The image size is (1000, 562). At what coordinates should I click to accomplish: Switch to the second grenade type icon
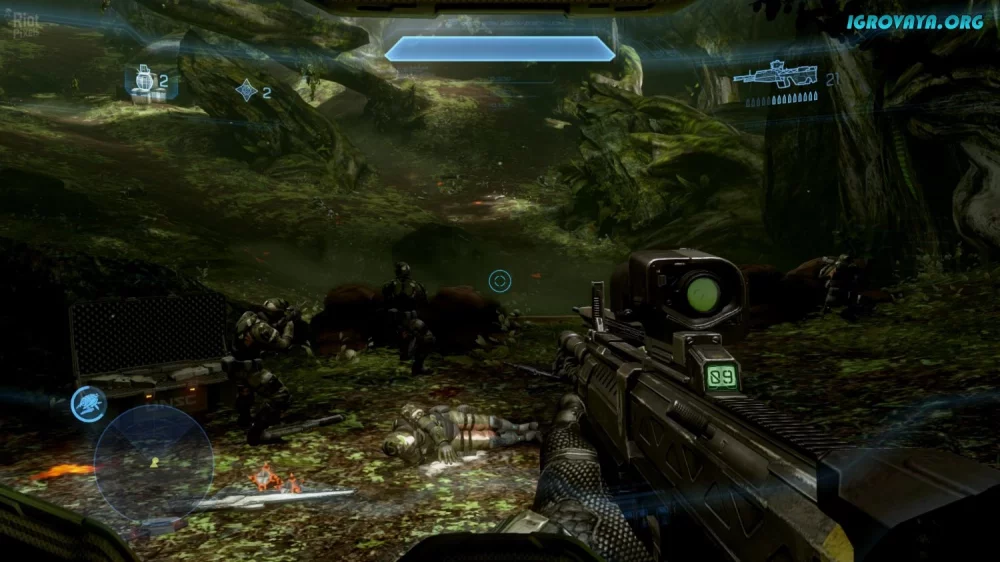tap(246, 92)
